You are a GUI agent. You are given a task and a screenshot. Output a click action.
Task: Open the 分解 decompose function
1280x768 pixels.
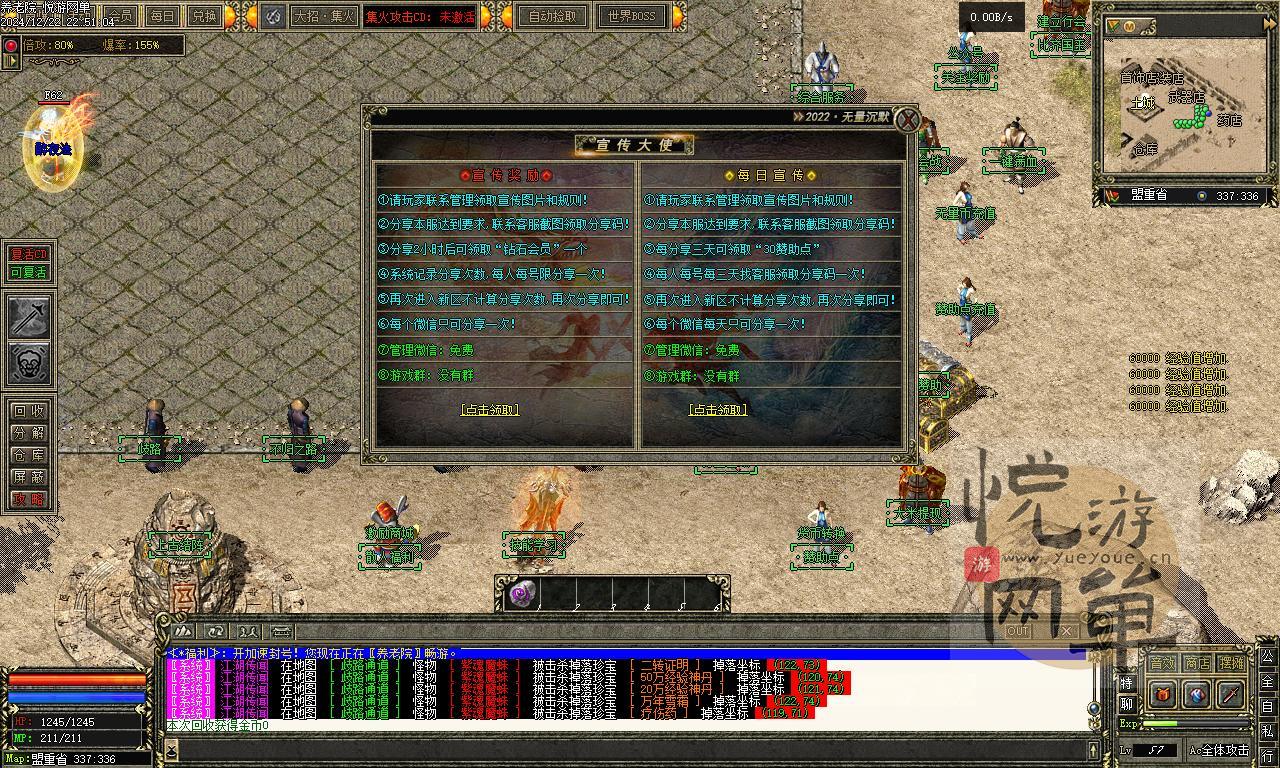(28, 433)
